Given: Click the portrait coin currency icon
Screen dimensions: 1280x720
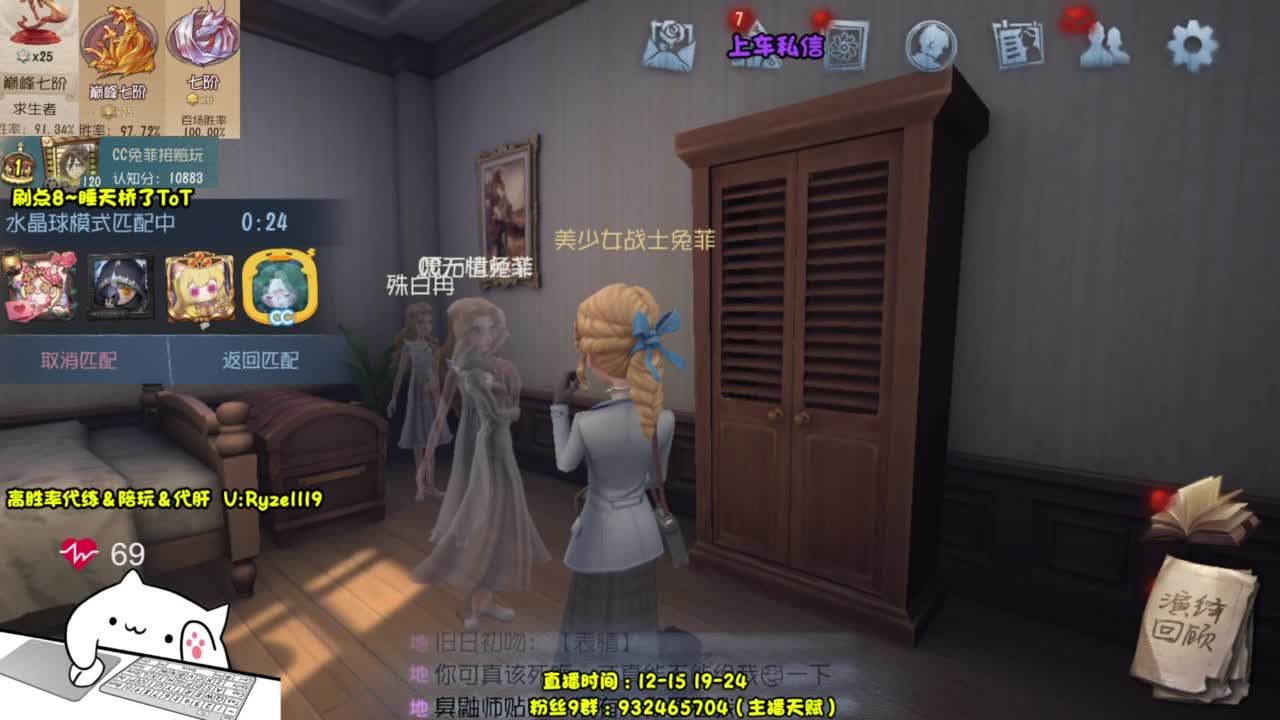Looking at the screenshot, I should [928, 45].
